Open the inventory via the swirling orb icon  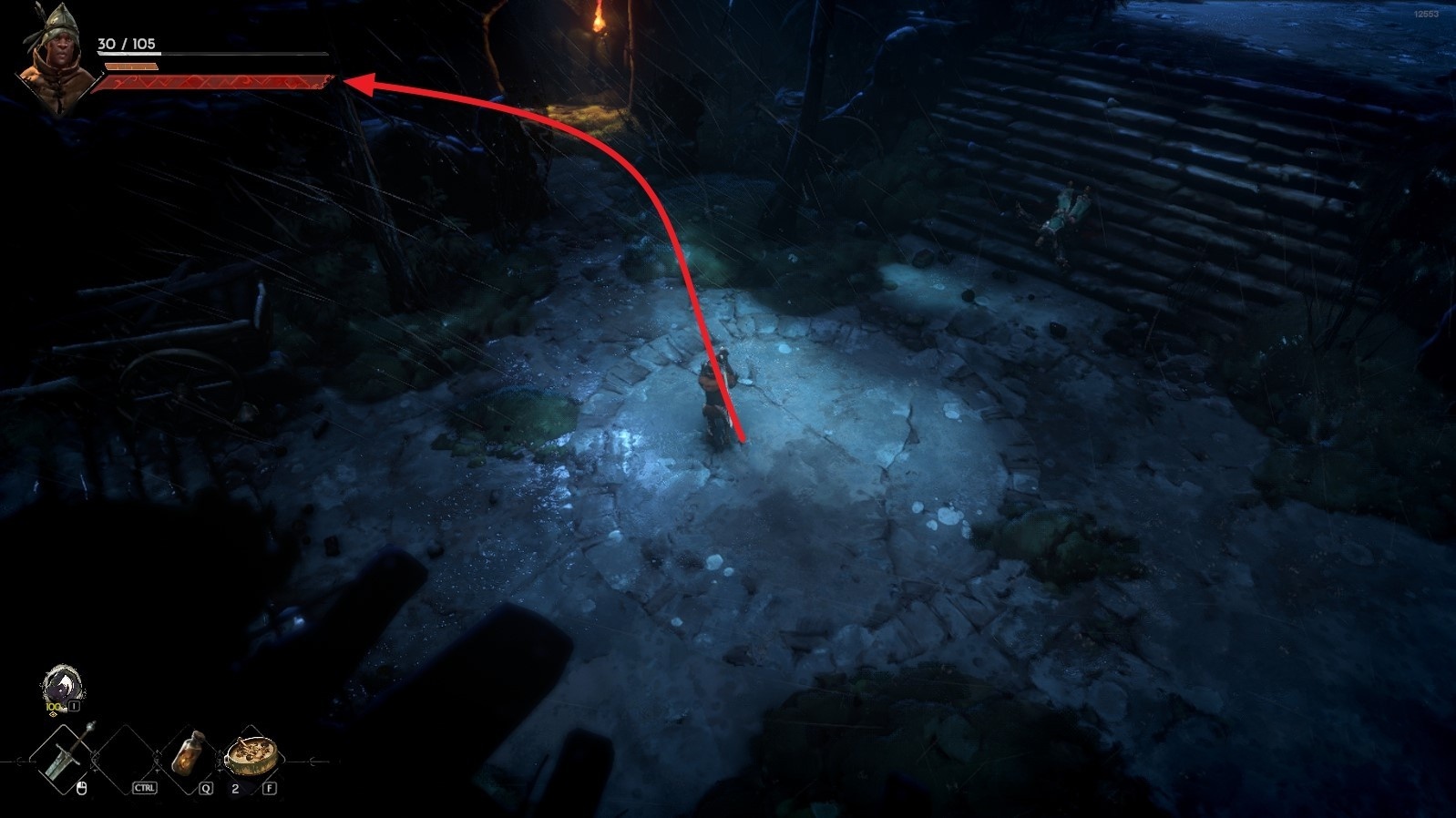pos(61,685)
